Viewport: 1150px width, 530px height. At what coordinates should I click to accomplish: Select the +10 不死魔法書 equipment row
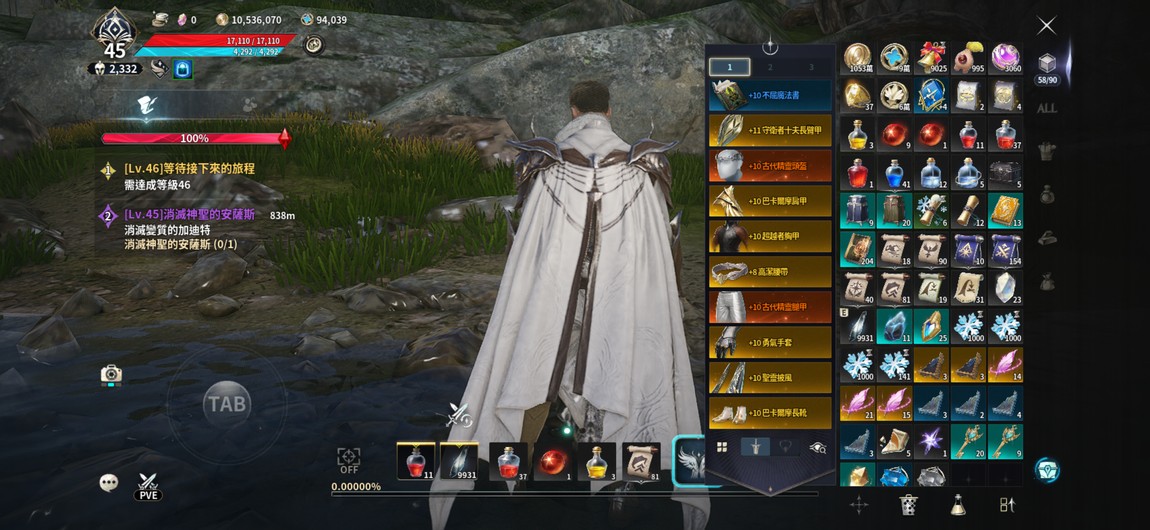pyautogui.click(x=770, y=95)
